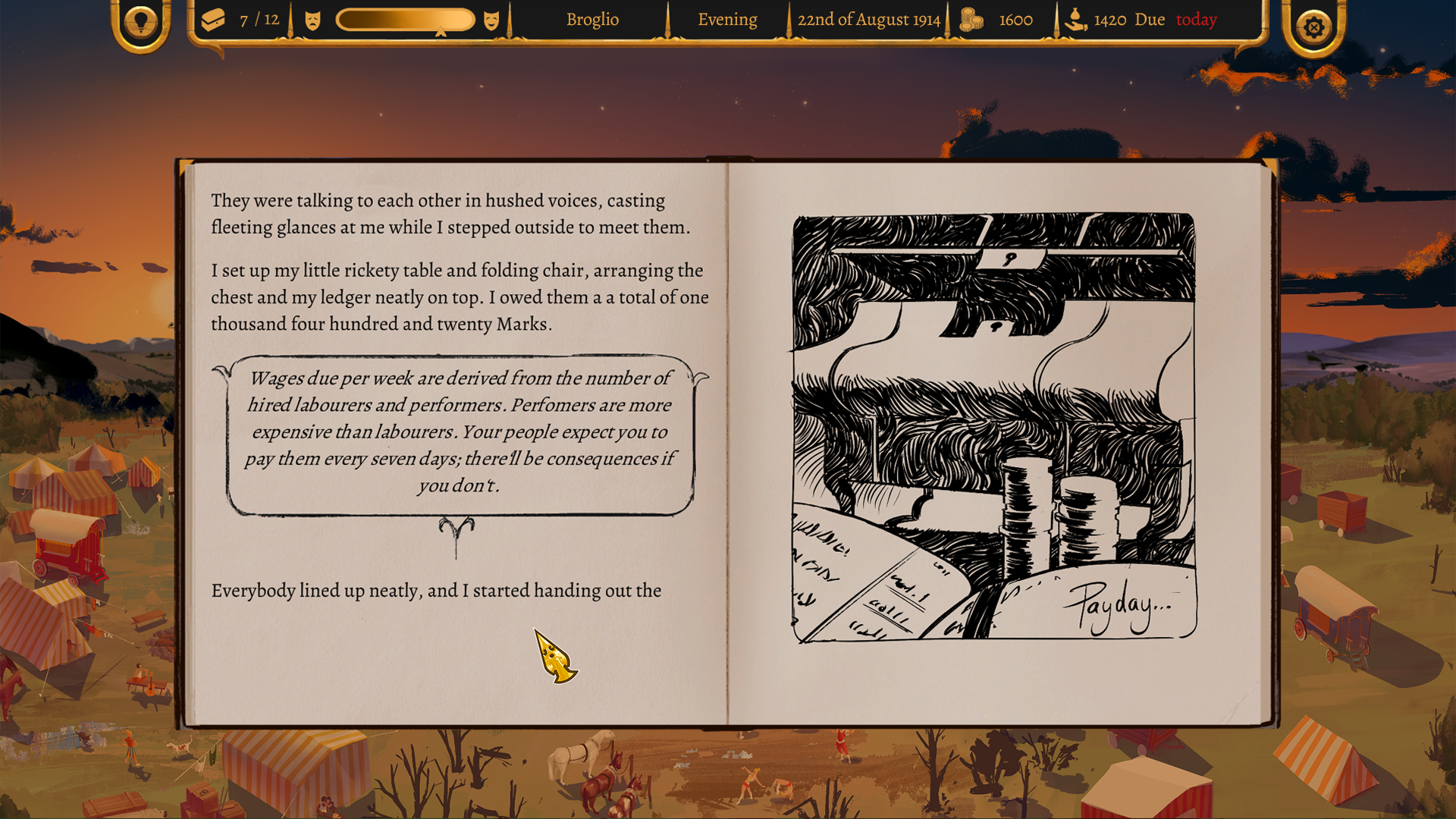Click the wages due hand icon
This screenshot has height=819, width=1456.
pos(1075,20)
